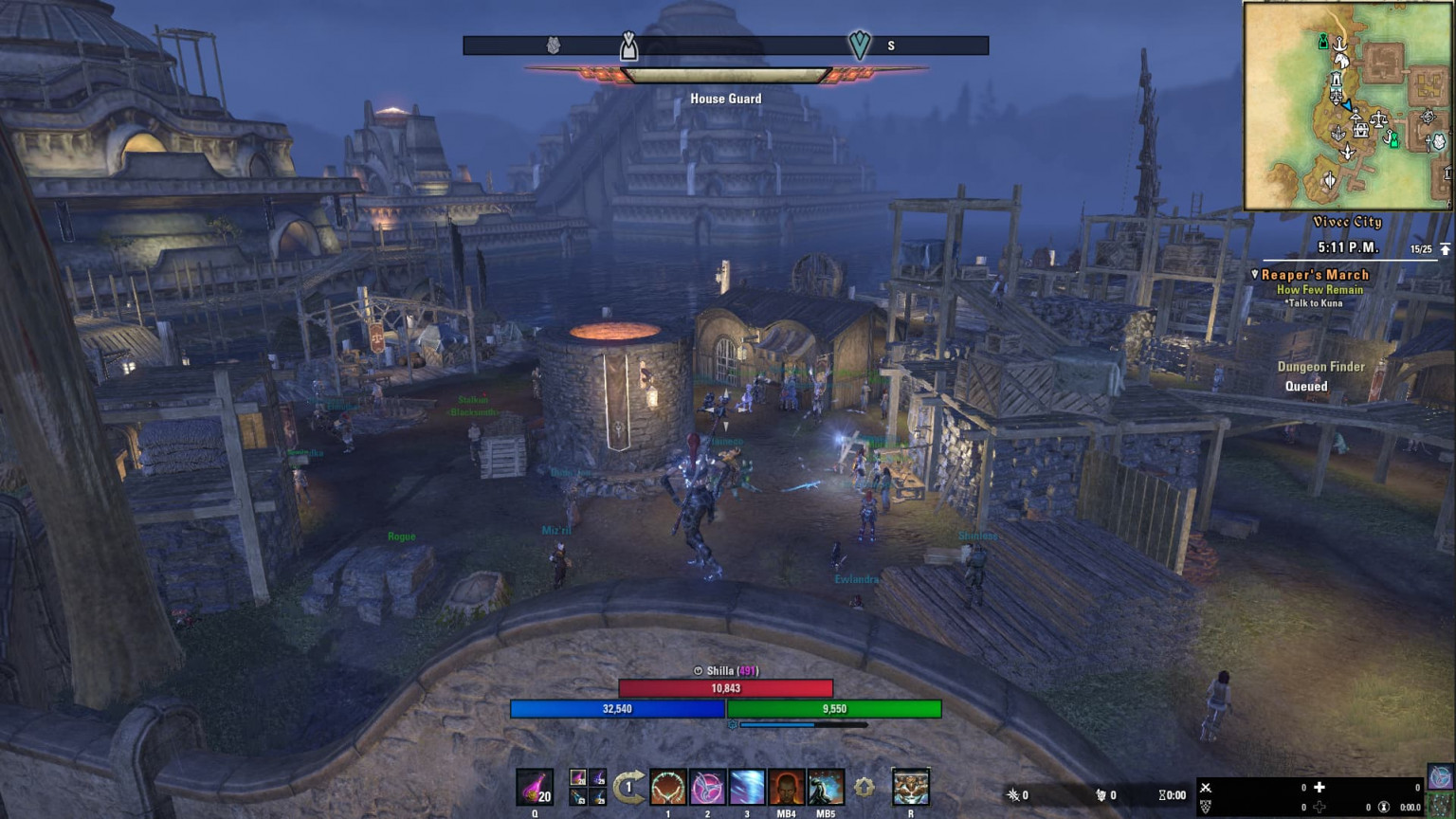This screenshot has height=819, width=1456.
Task: Activate the MB4 ability icon
Action: [x=784, y=787]
